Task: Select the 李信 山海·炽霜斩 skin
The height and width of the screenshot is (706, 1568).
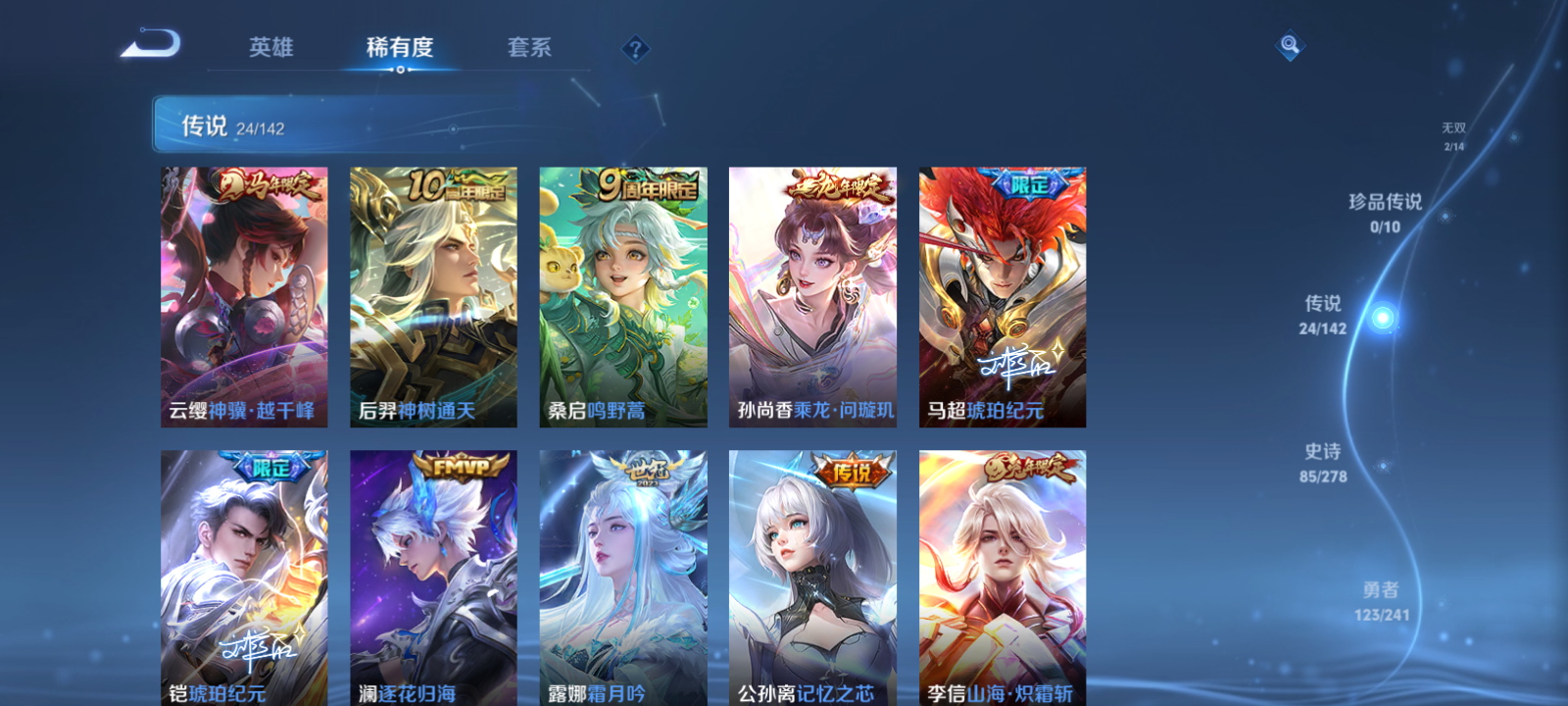Action: (x=1003, y=579)
